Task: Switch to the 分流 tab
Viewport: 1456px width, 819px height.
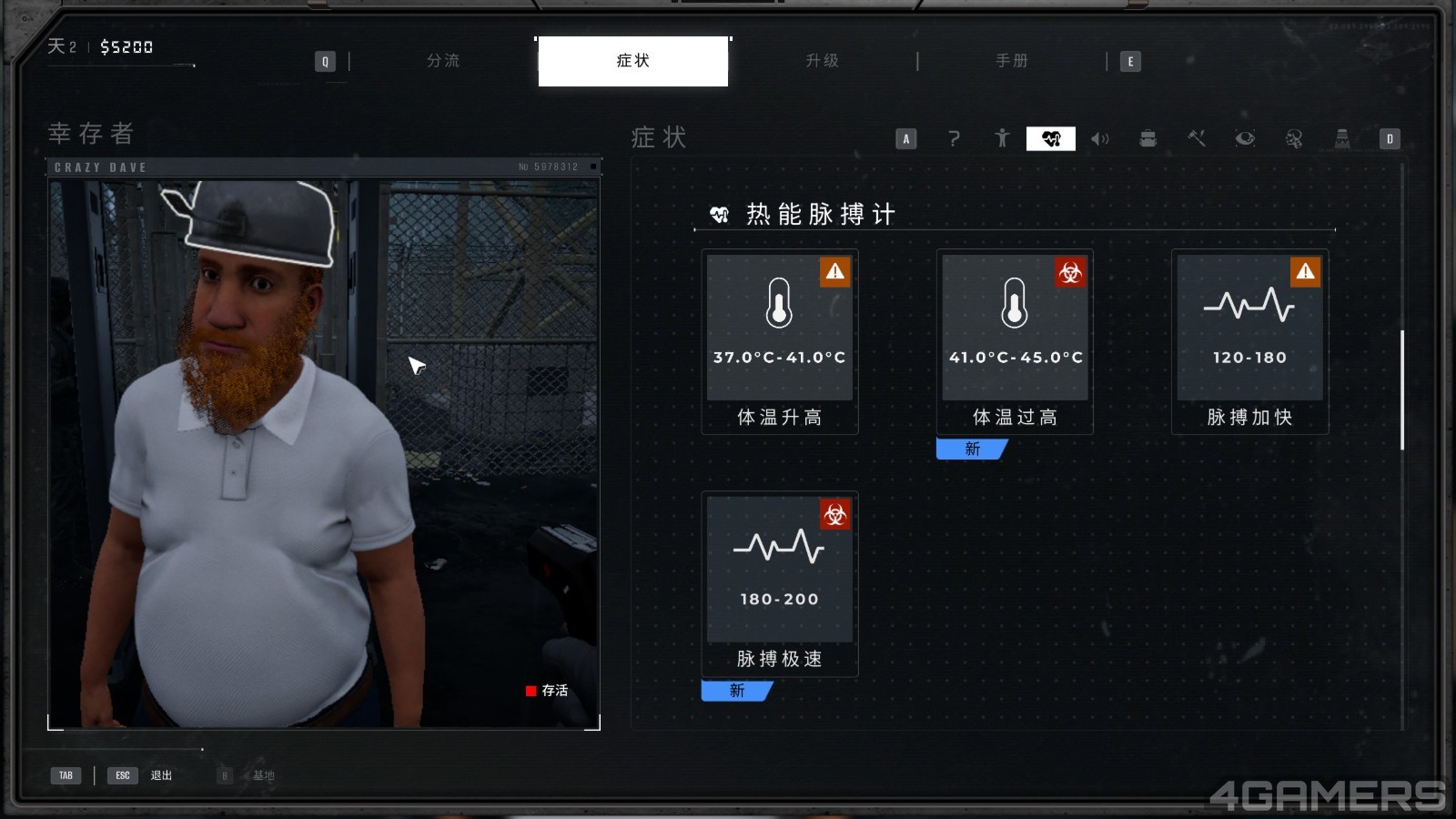Action: (443, 61)
